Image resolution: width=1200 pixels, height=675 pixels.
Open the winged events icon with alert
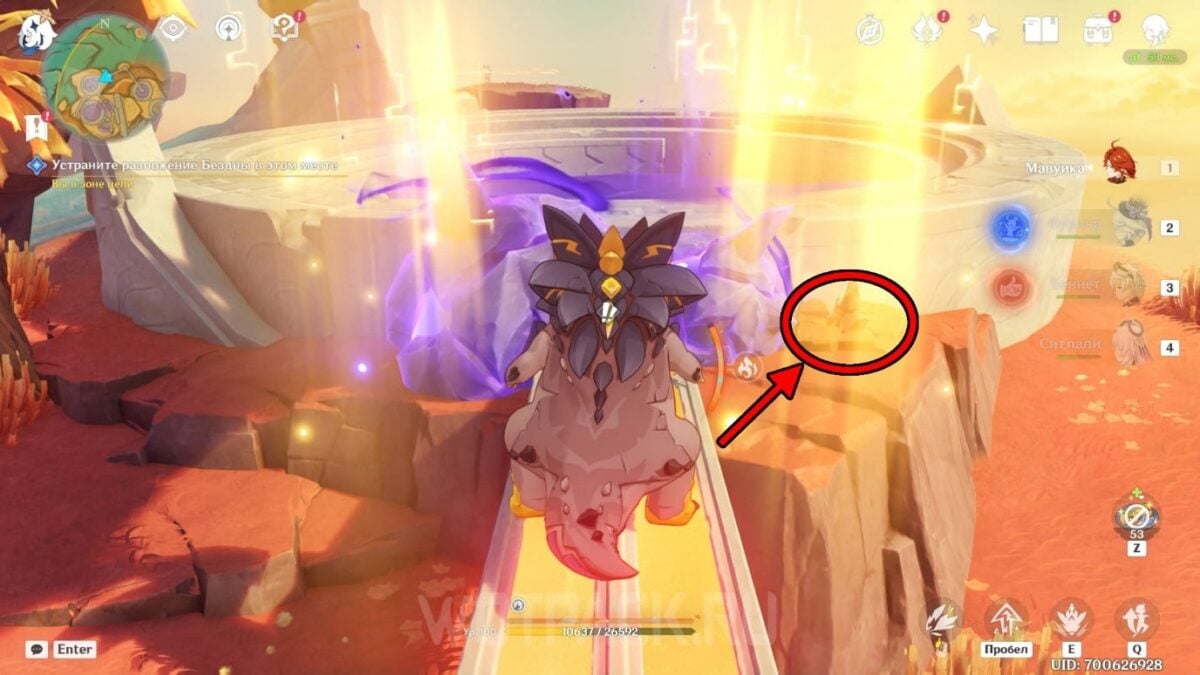tap(926, 30)
